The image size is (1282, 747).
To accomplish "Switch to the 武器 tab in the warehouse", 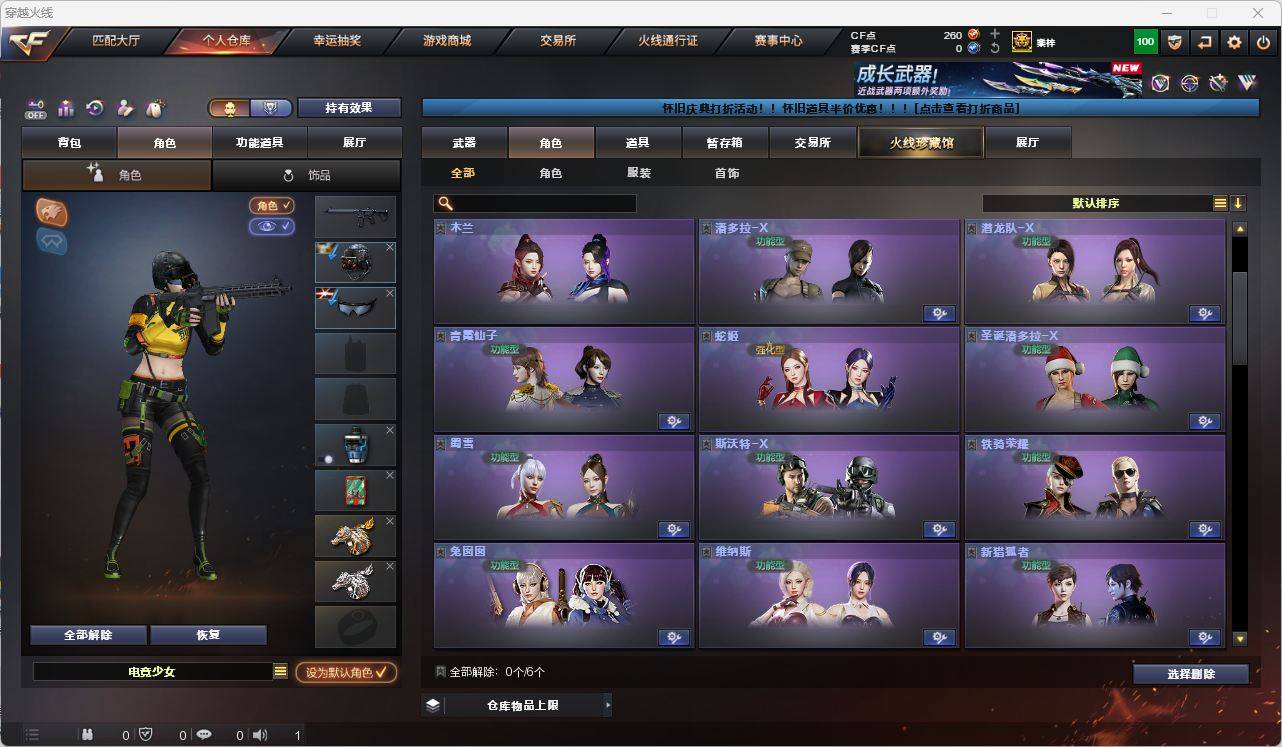I will [x=463, y=142].
